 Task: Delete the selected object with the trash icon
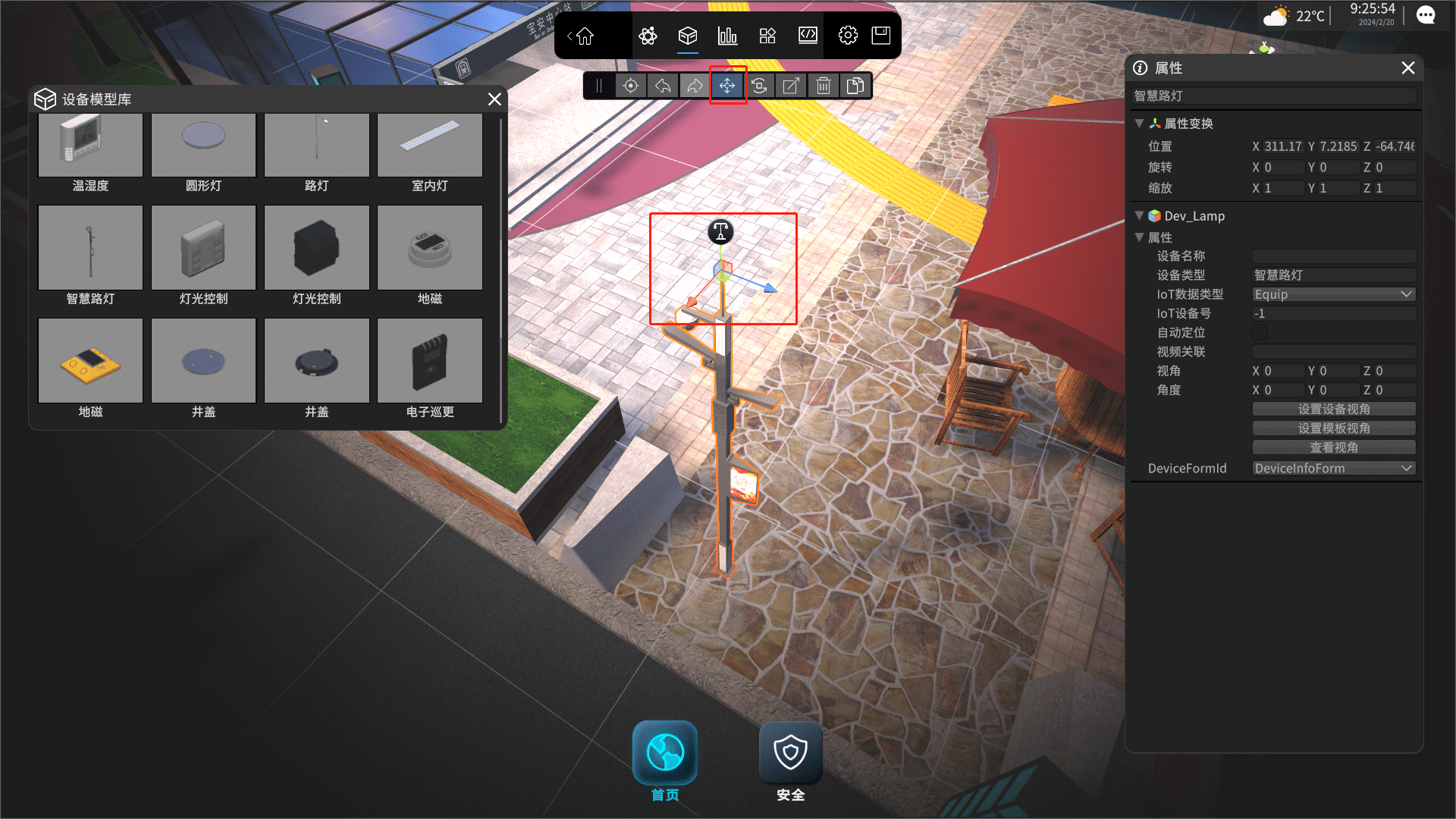coord(824,86)
